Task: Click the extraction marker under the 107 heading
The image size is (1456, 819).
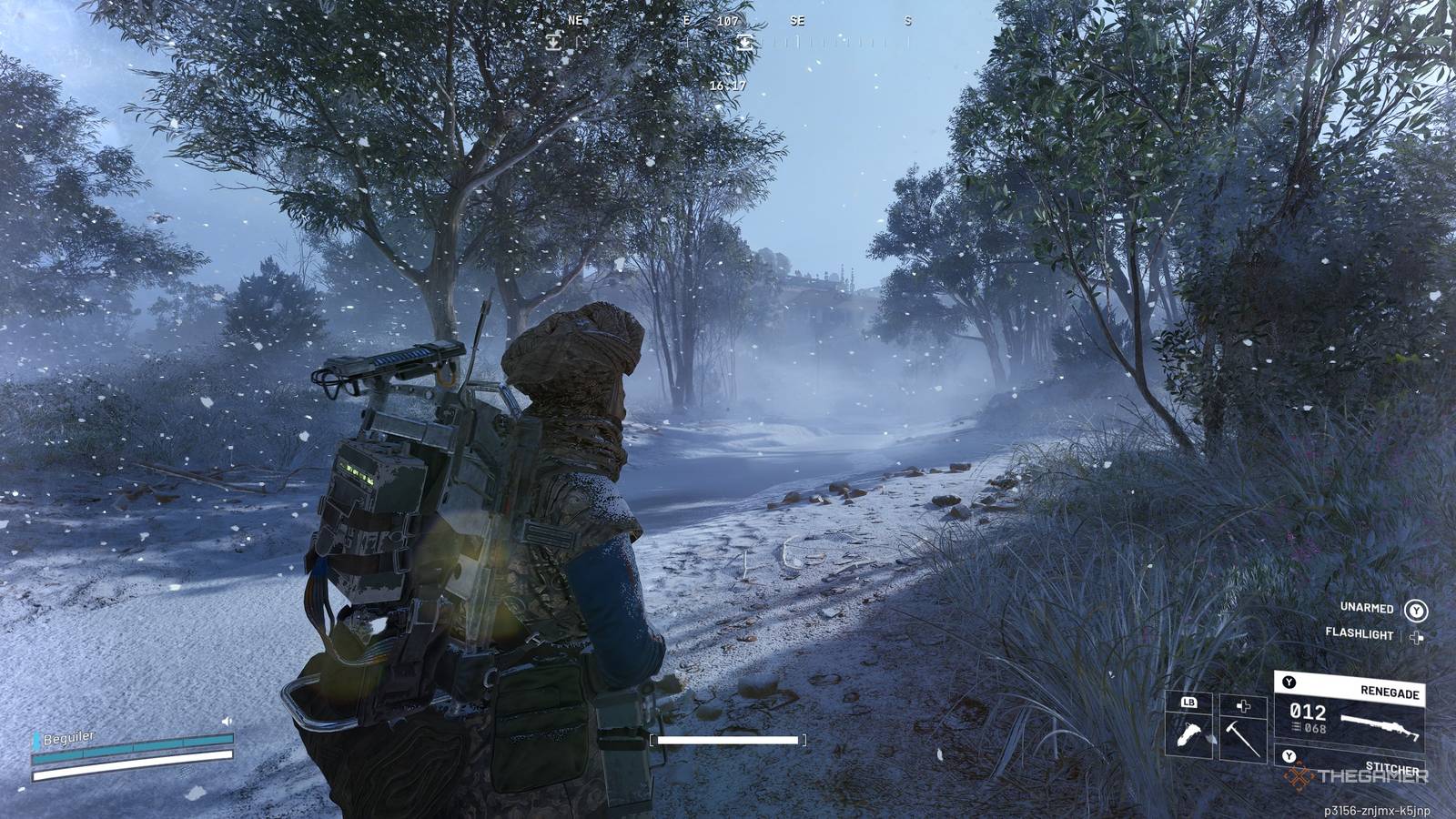Action: click(744, 41)
